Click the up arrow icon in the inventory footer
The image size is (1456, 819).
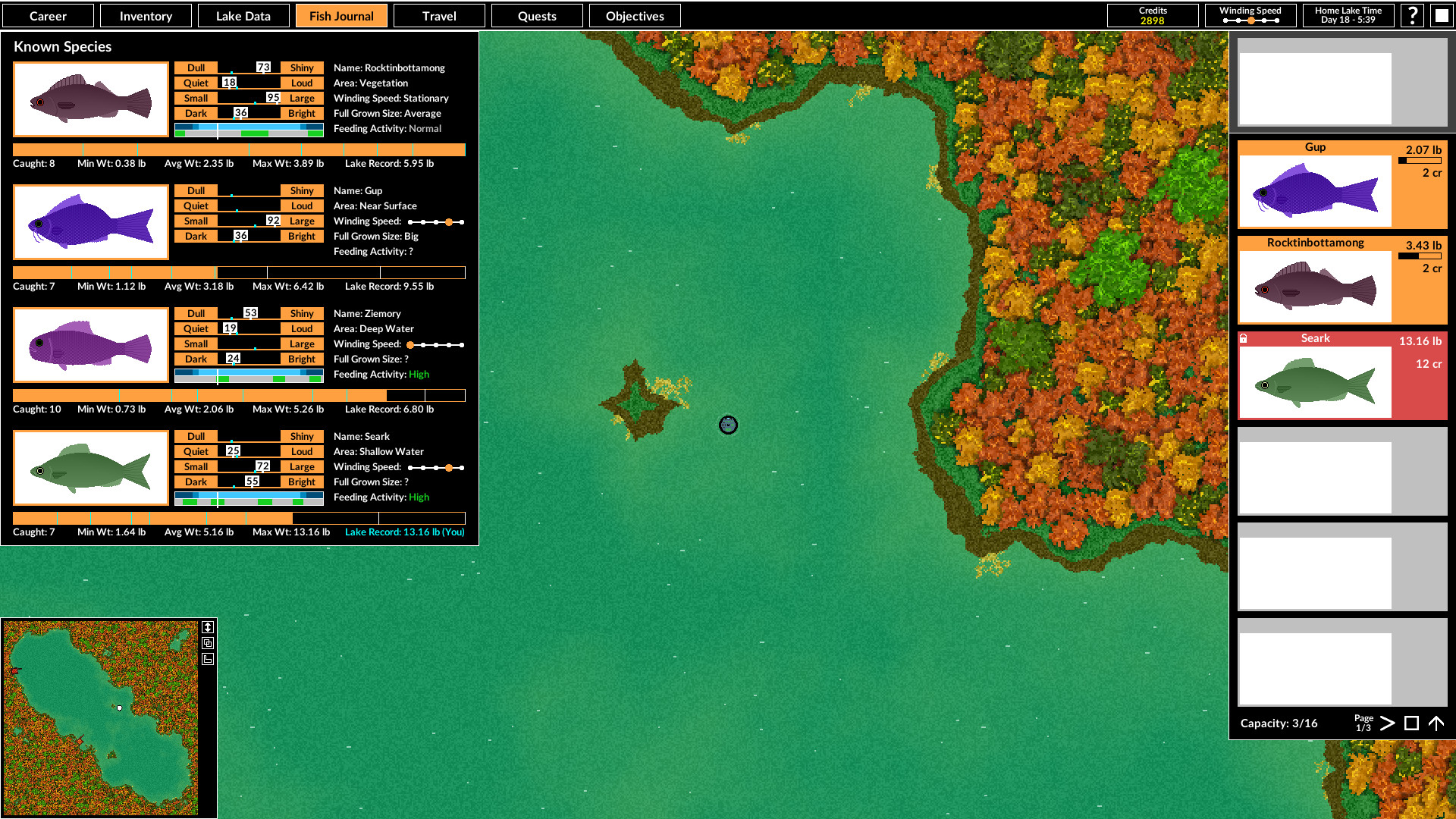coord(1437,723)
